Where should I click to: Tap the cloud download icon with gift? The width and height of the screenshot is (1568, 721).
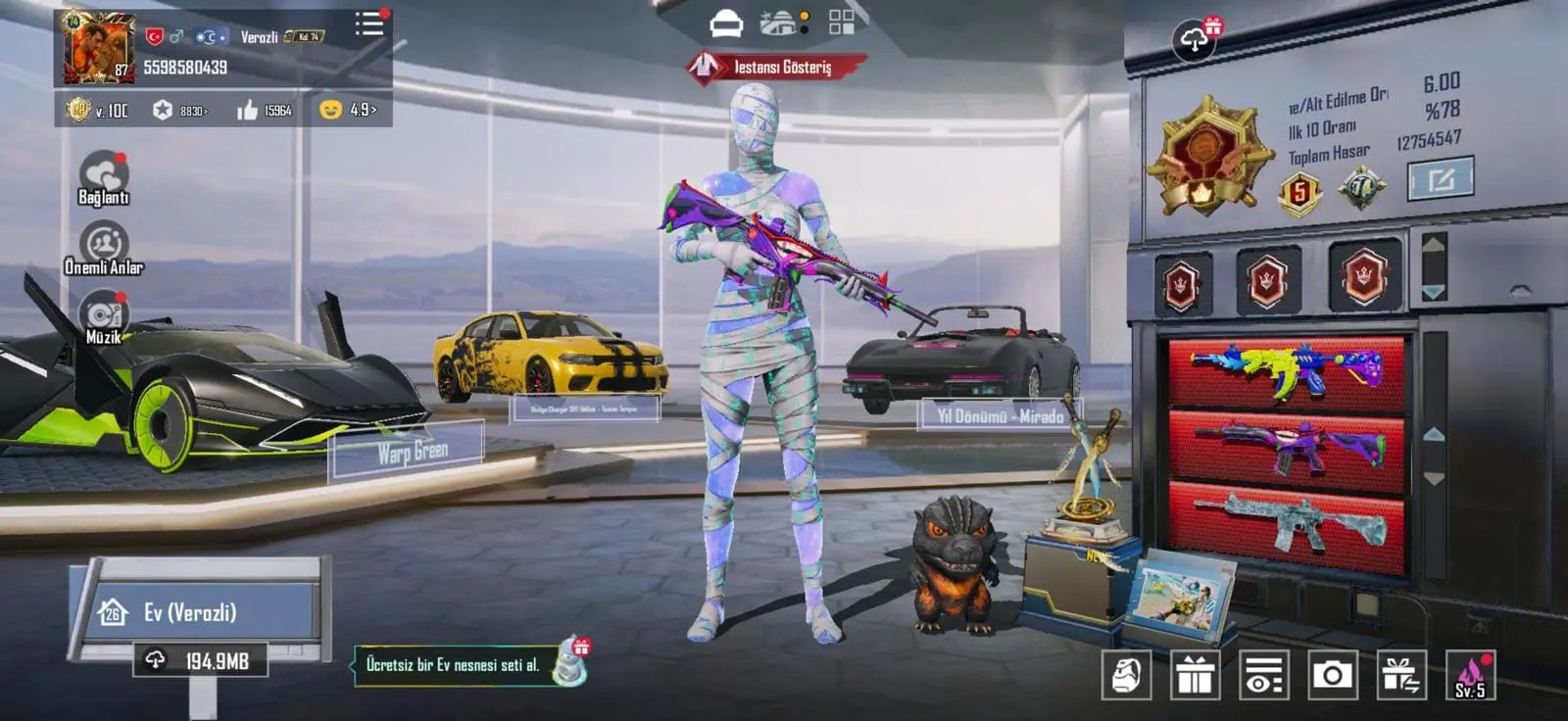click(x=1195, y=39)
